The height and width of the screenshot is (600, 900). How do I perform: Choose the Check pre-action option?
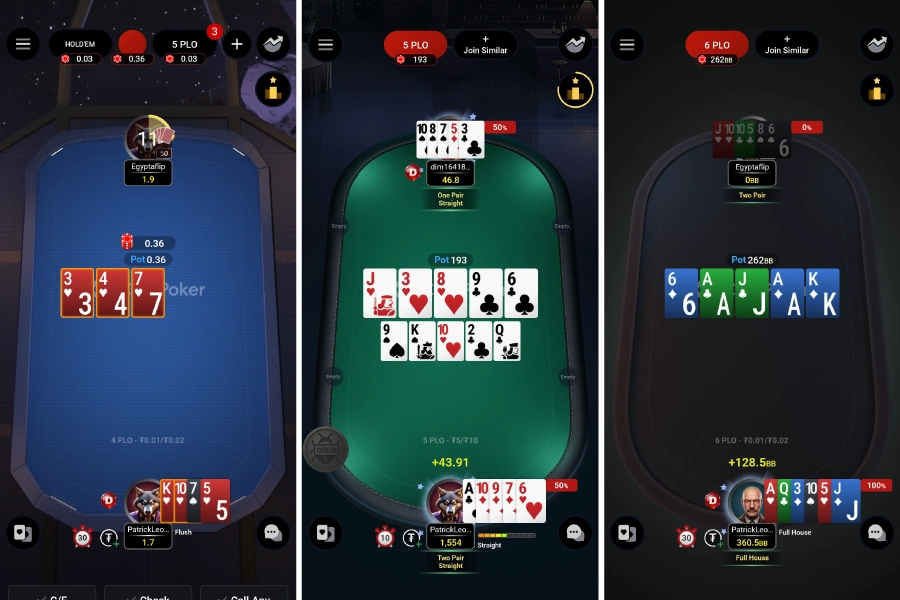point(148,594)
